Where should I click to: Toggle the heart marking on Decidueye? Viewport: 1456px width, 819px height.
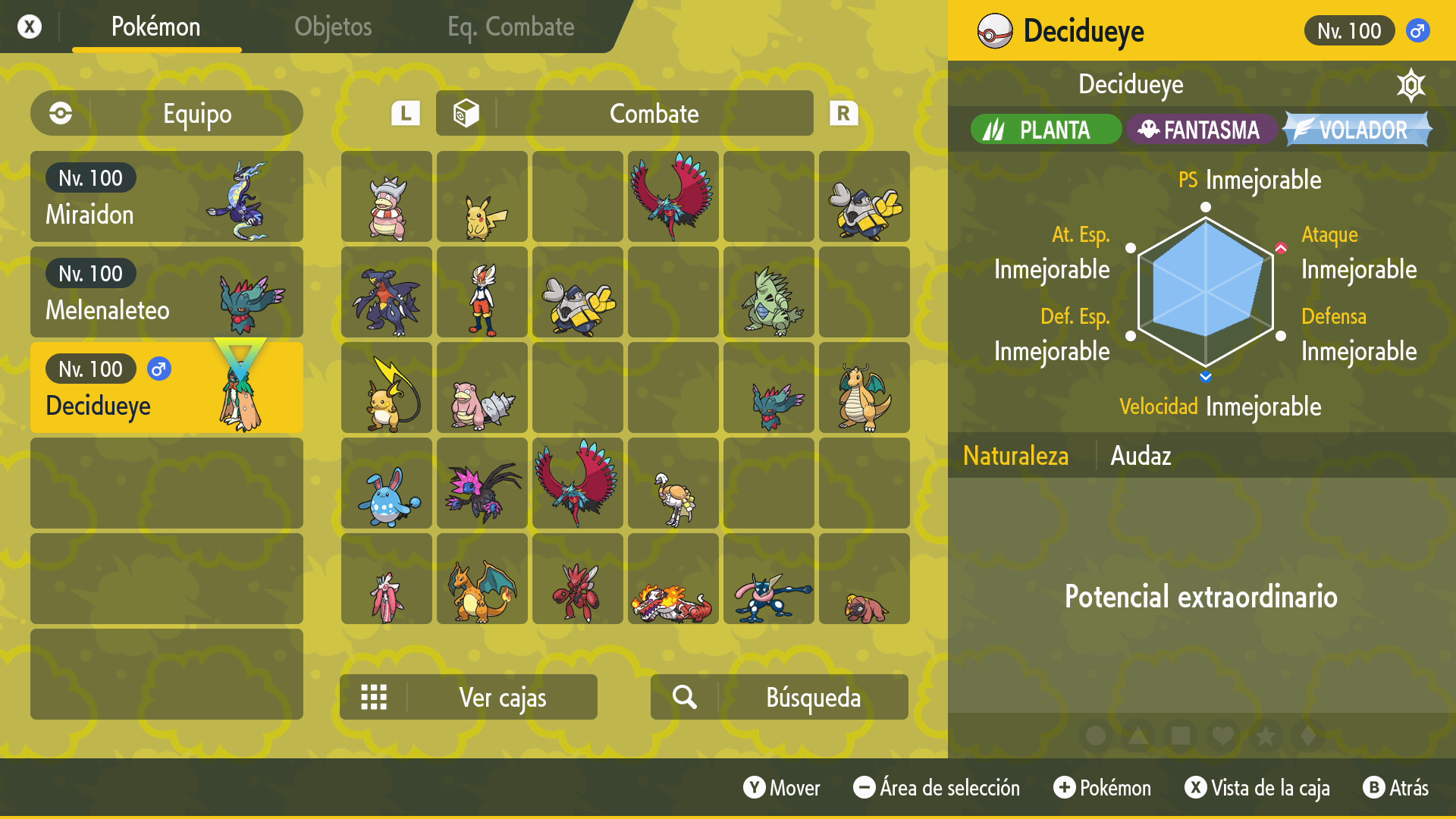pos(1223,736)
